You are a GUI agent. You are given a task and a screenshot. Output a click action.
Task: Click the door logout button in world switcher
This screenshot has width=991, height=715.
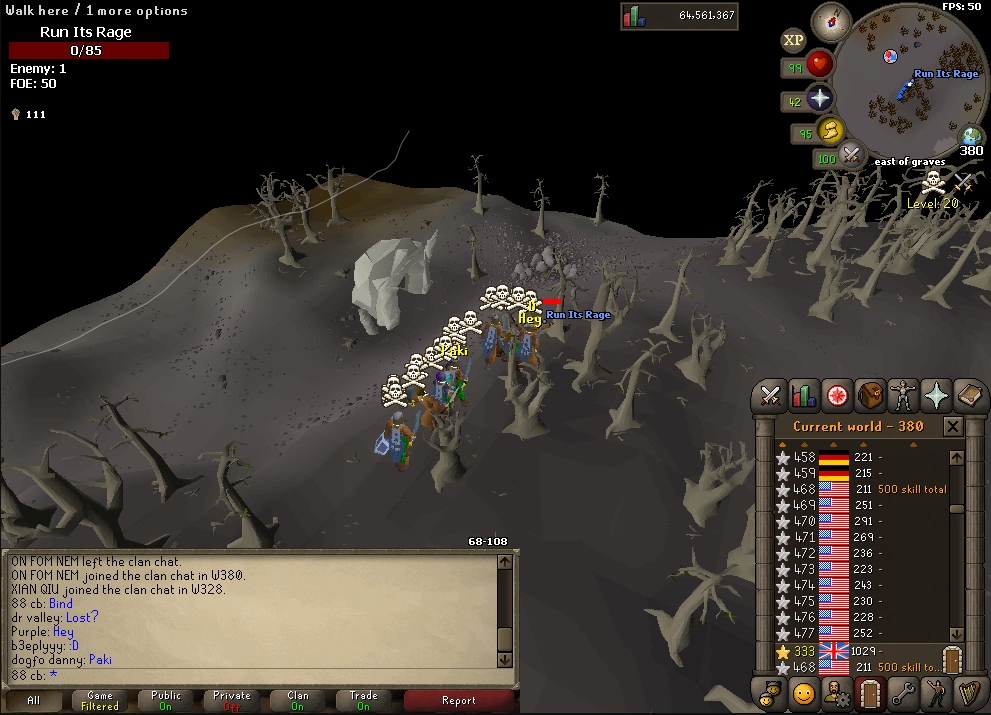(x=950, y=660)
